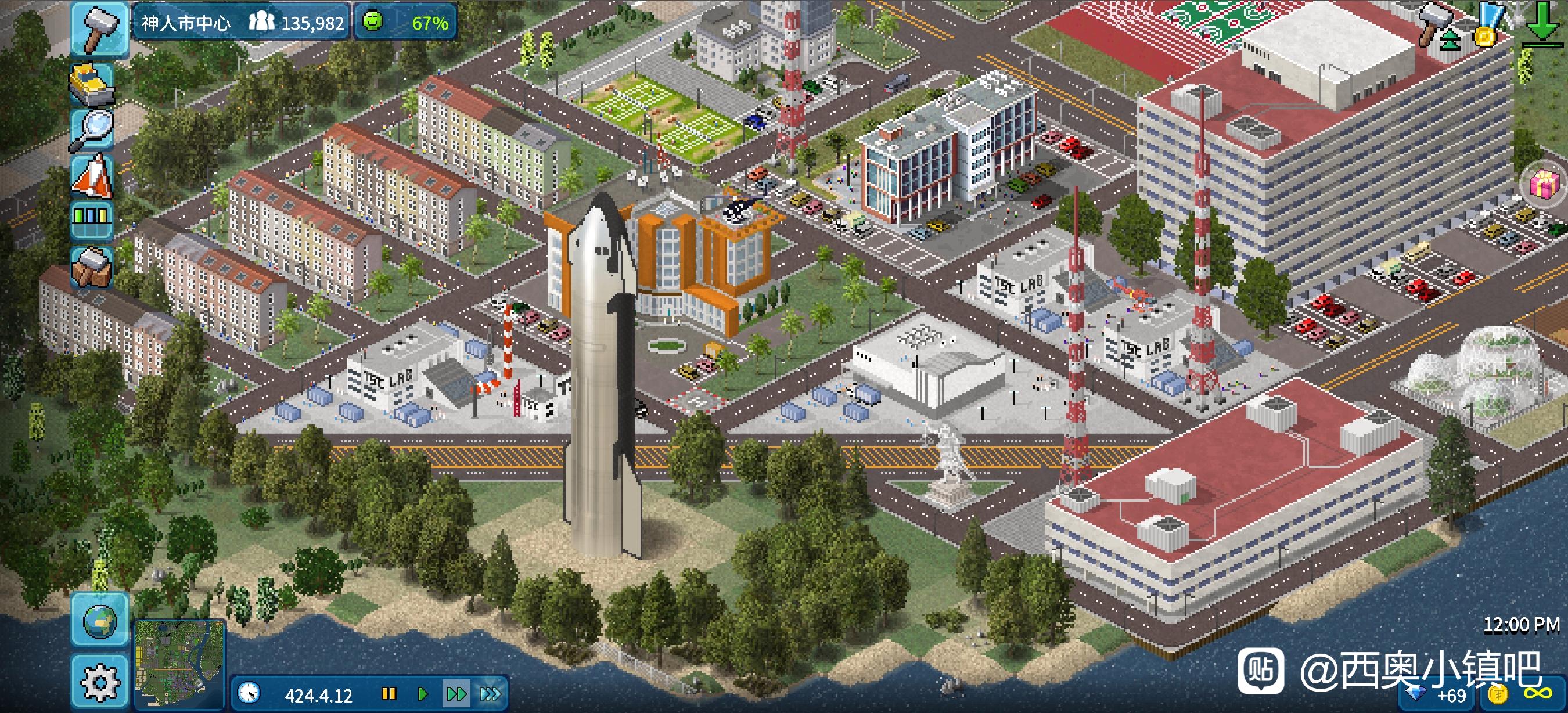Screen dimensions: 1568x713
Task: Switch to double-arrow fast speed
Action: click(456, 693)
